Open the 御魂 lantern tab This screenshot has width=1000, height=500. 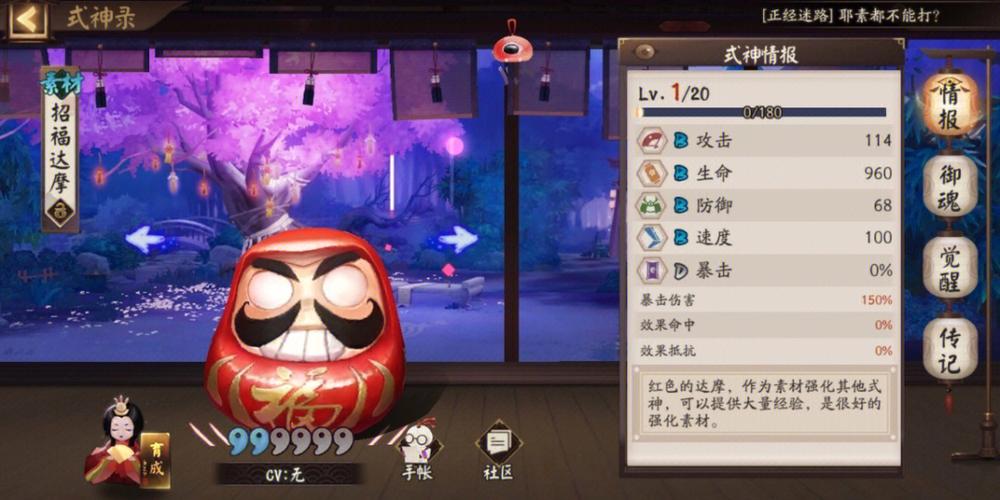(948, 185)
